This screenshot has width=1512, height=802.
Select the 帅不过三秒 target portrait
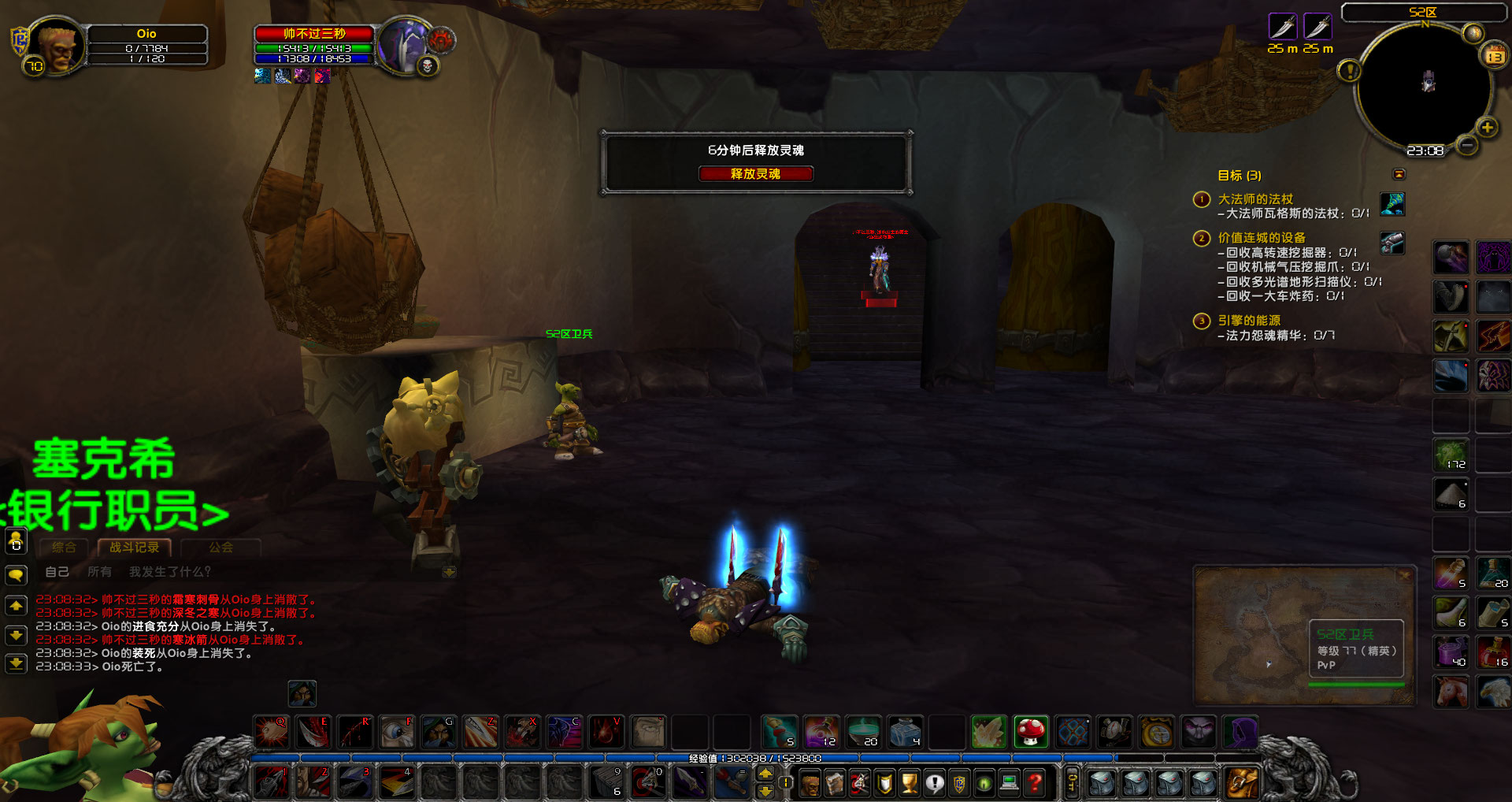402,46
